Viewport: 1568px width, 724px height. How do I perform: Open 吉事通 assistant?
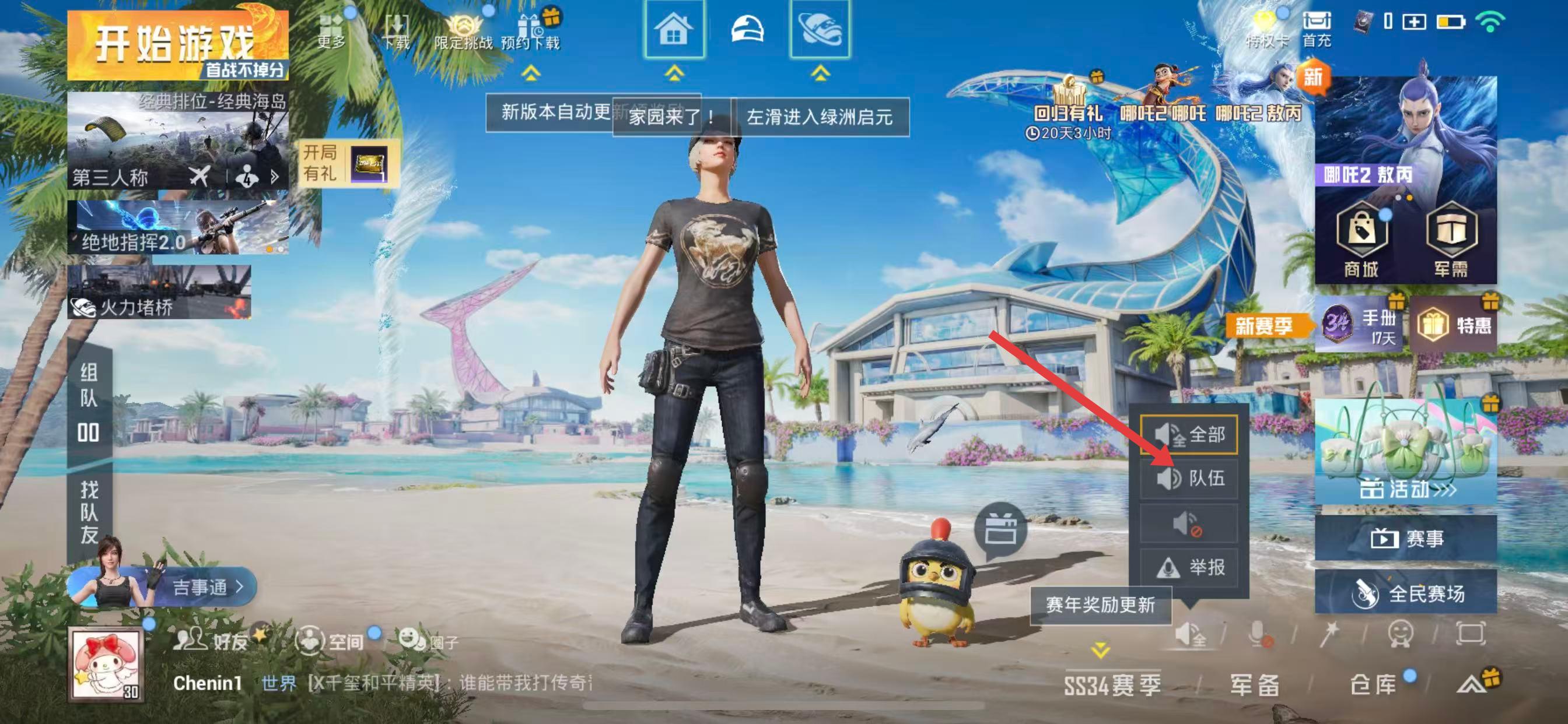pyautogui.click(x=201, y=587)
